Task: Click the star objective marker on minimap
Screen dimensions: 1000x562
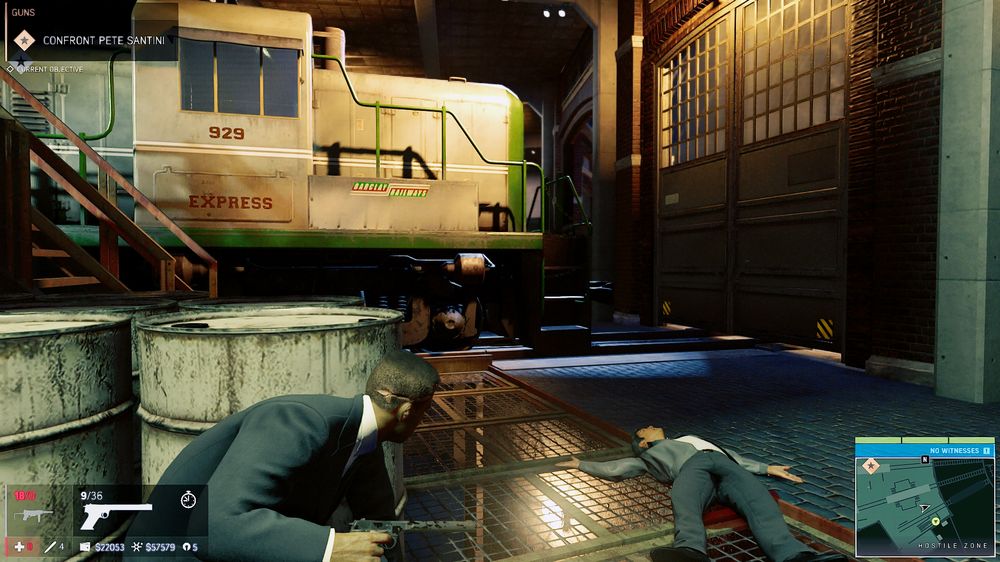Action: 870,466
